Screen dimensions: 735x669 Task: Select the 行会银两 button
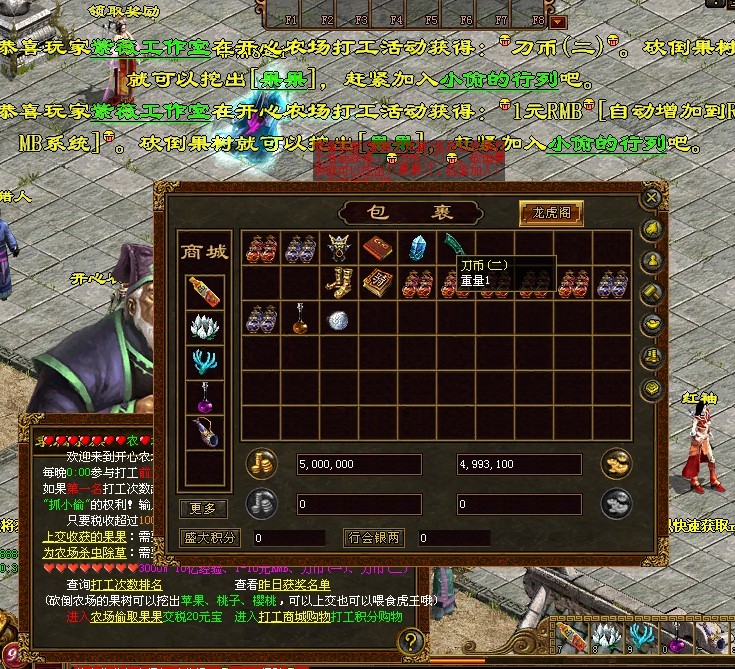373,537
